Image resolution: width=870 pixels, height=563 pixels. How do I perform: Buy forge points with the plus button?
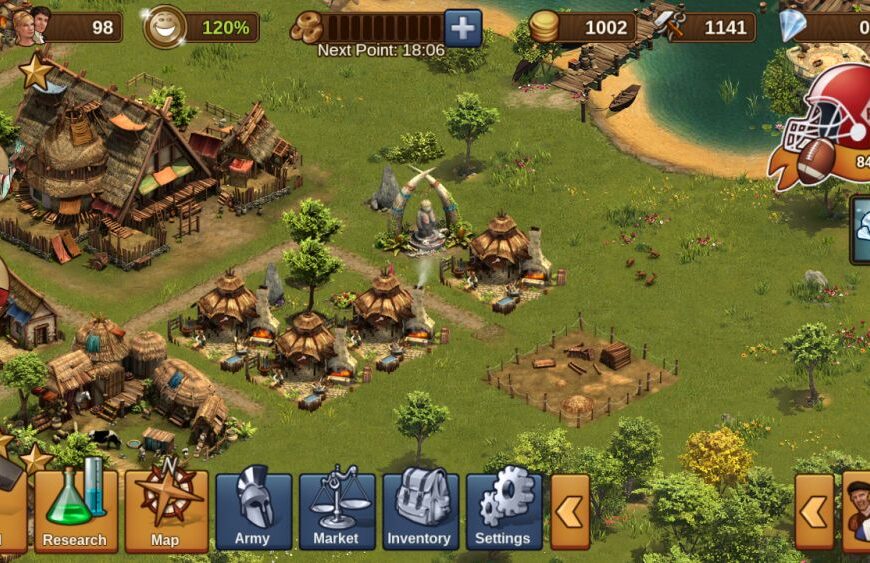[x=463, y=28]
